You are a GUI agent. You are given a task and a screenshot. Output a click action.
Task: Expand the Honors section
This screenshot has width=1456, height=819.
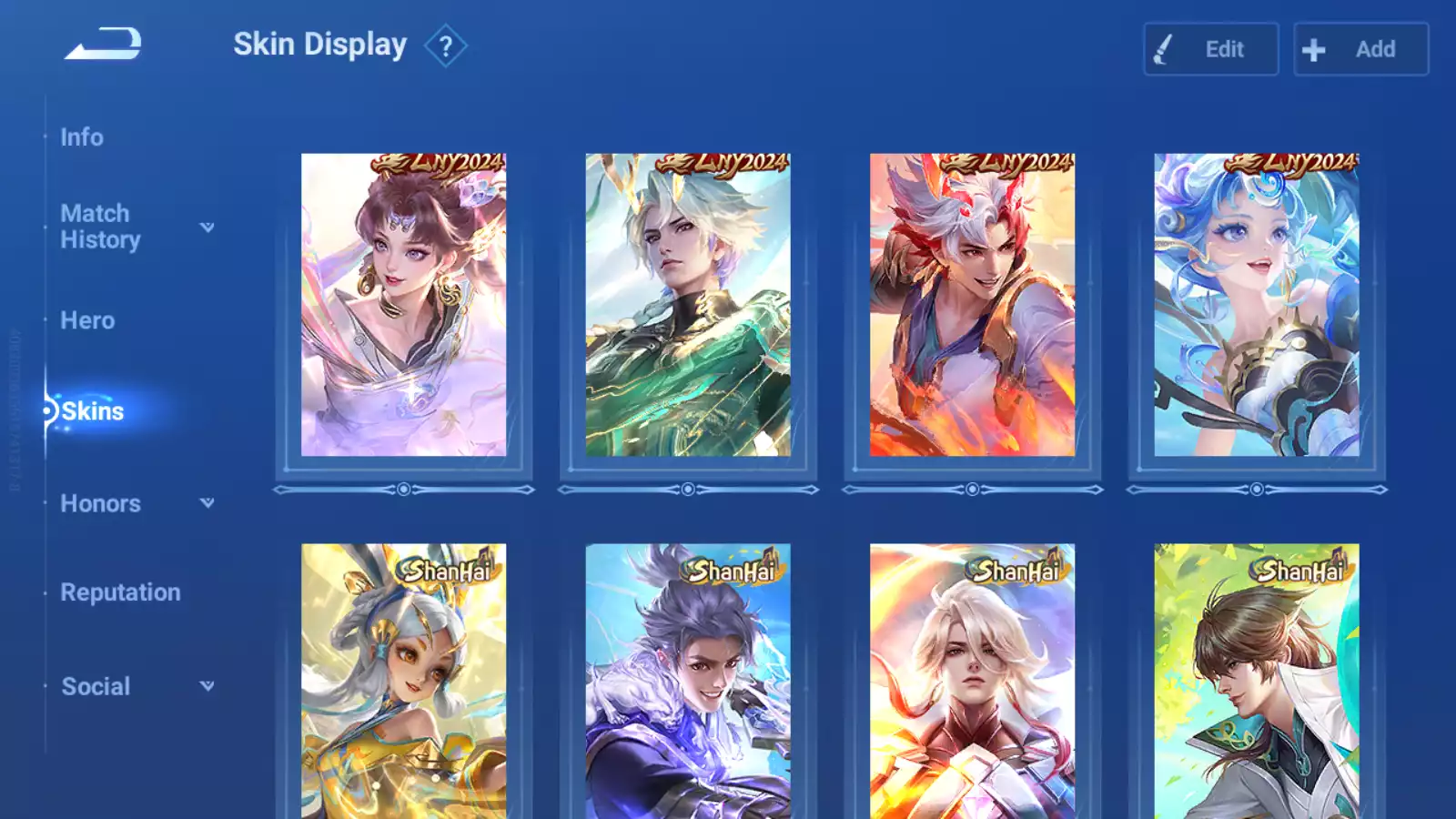click(136, 503)
